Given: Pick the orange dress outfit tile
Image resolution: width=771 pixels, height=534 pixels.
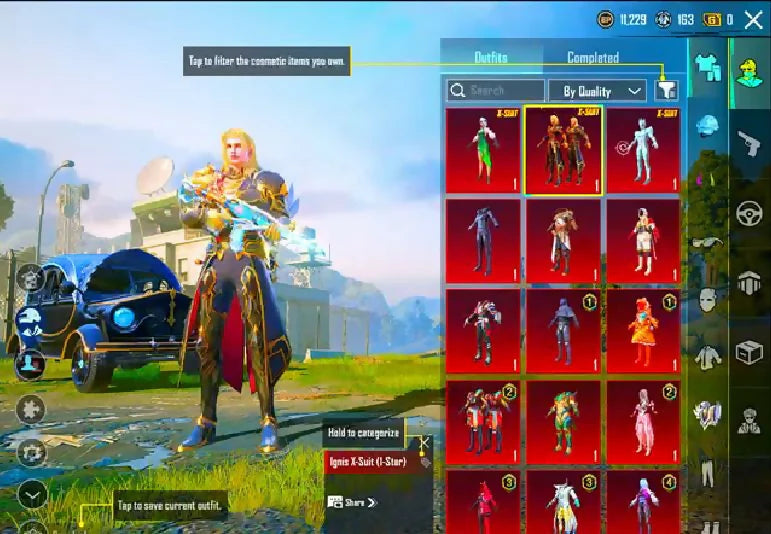Looking at the screenshot, I should pyautogui.click(x=643, y=330).
